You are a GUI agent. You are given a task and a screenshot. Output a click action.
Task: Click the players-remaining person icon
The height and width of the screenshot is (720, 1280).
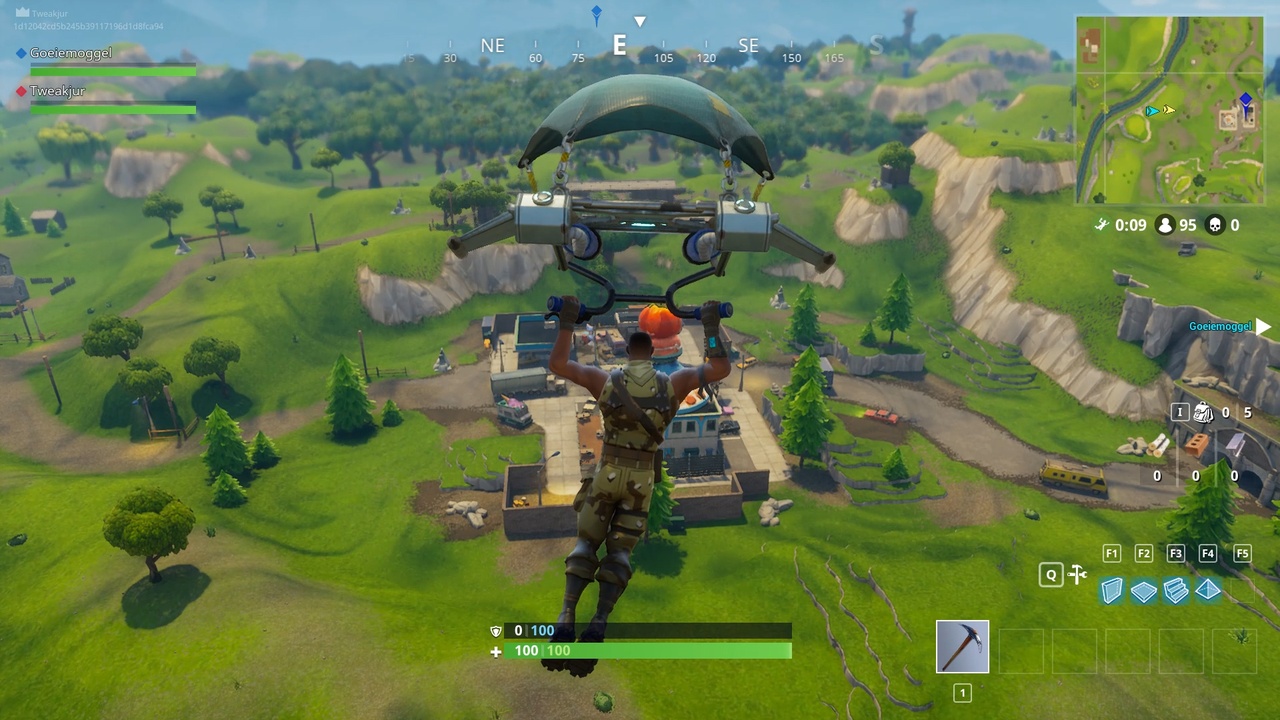1166,225
